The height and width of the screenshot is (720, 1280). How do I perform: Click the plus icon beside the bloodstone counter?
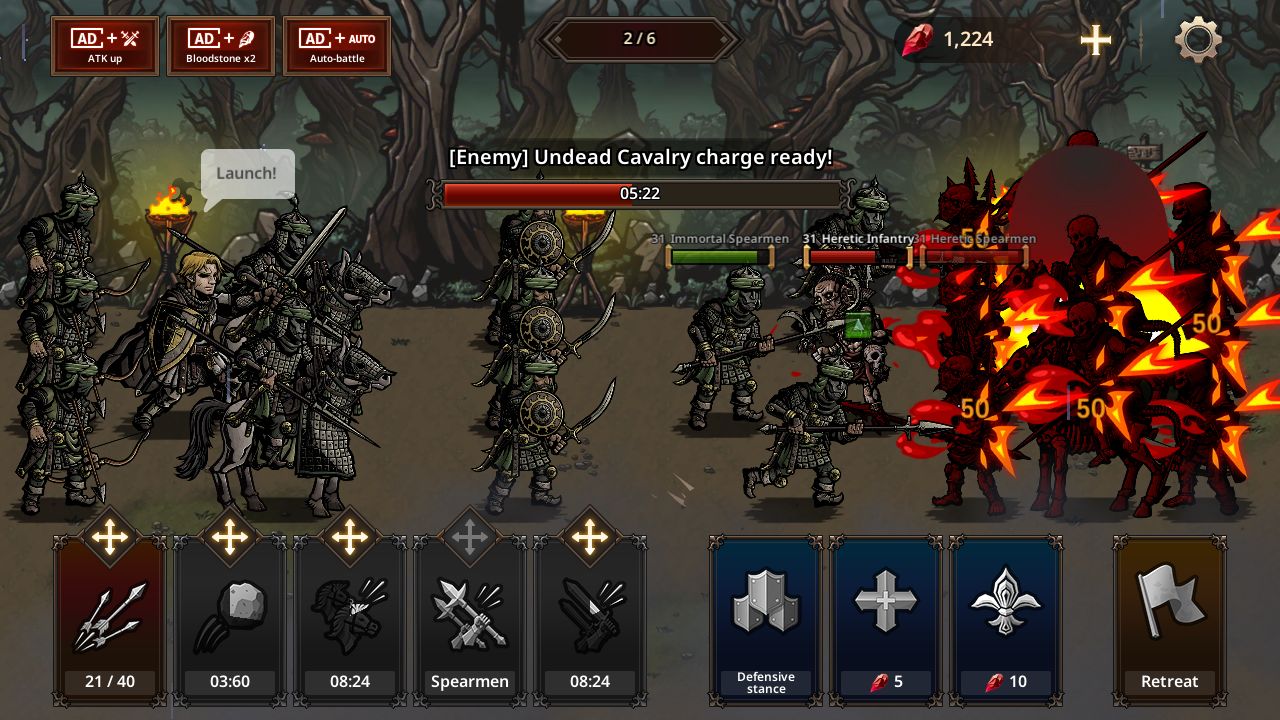1096,40
